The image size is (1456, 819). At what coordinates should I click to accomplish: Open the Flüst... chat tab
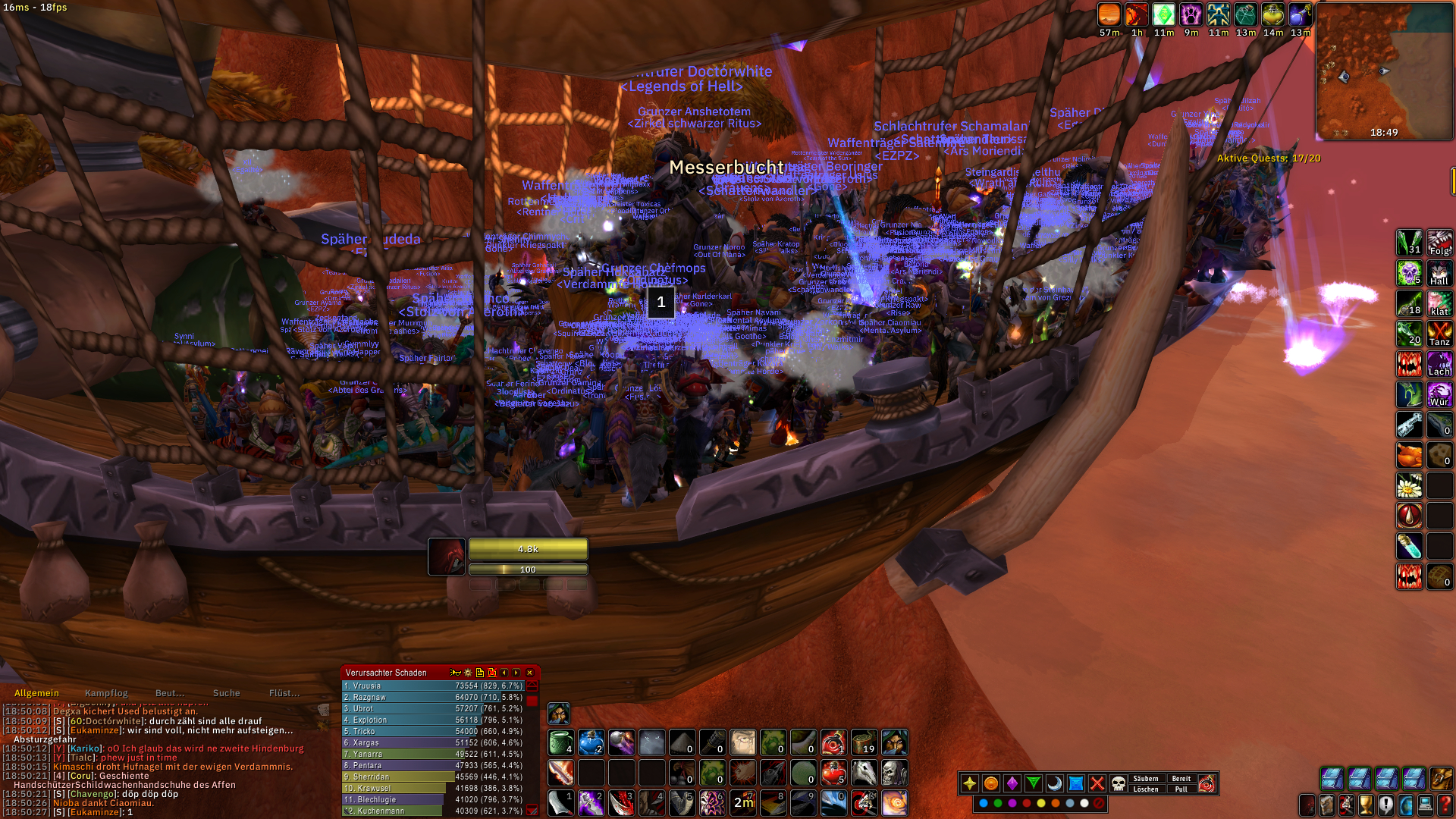click(x=284, y=692)
